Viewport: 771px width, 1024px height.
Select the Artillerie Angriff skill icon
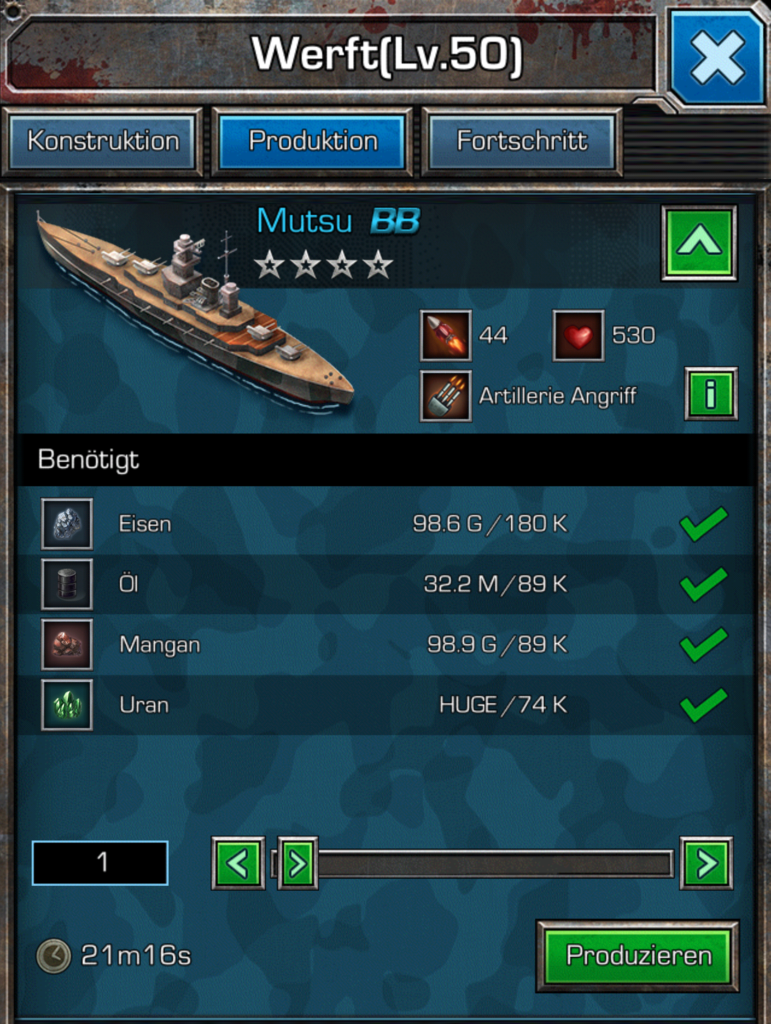446,396
